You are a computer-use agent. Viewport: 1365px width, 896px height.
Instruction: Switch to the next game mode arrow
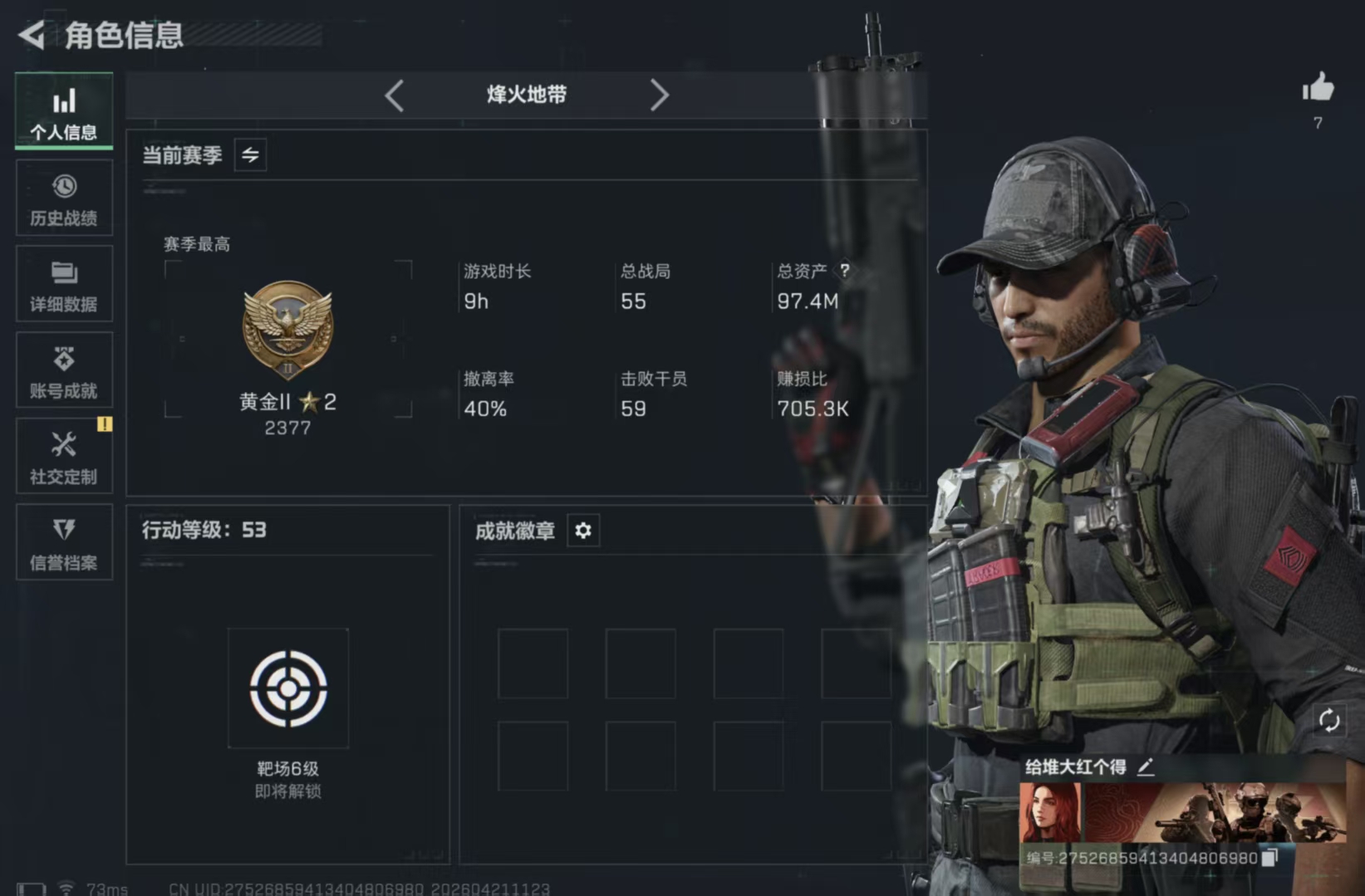pos(659,95)
